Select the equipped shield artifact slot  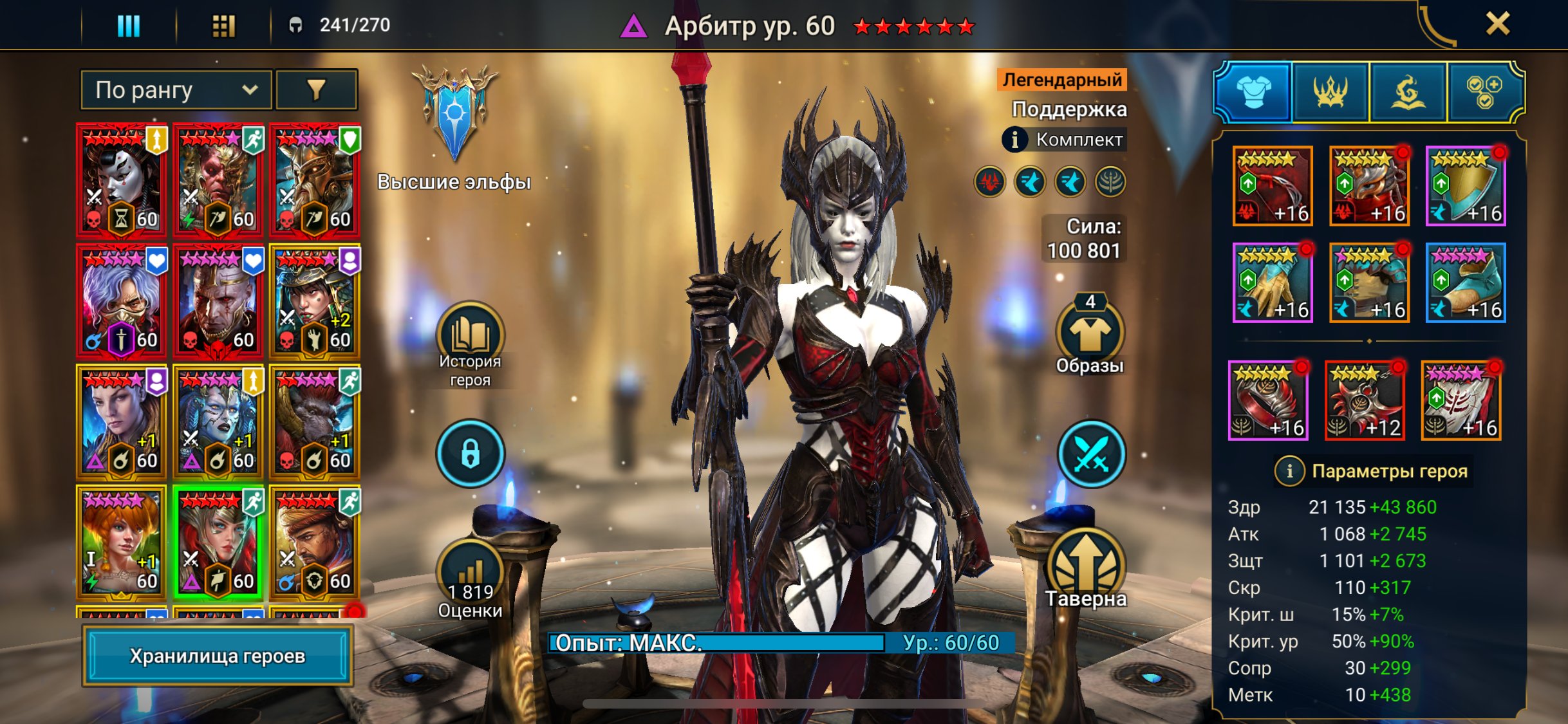(x=1466, y=187)
